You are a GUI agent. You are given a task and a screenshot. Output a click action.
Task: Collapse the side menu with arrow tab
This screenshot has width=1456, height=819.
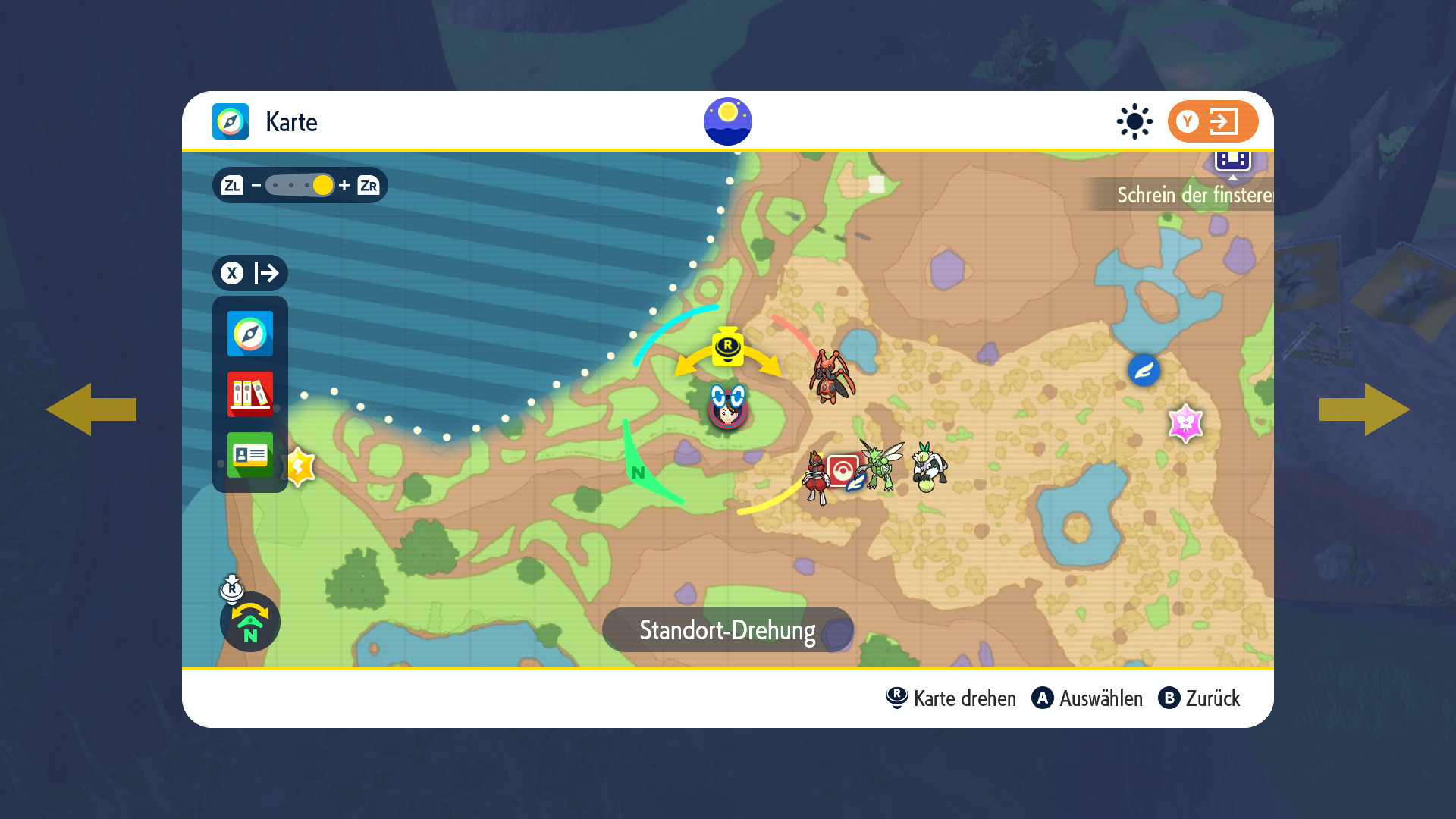[x=250, y=273]
